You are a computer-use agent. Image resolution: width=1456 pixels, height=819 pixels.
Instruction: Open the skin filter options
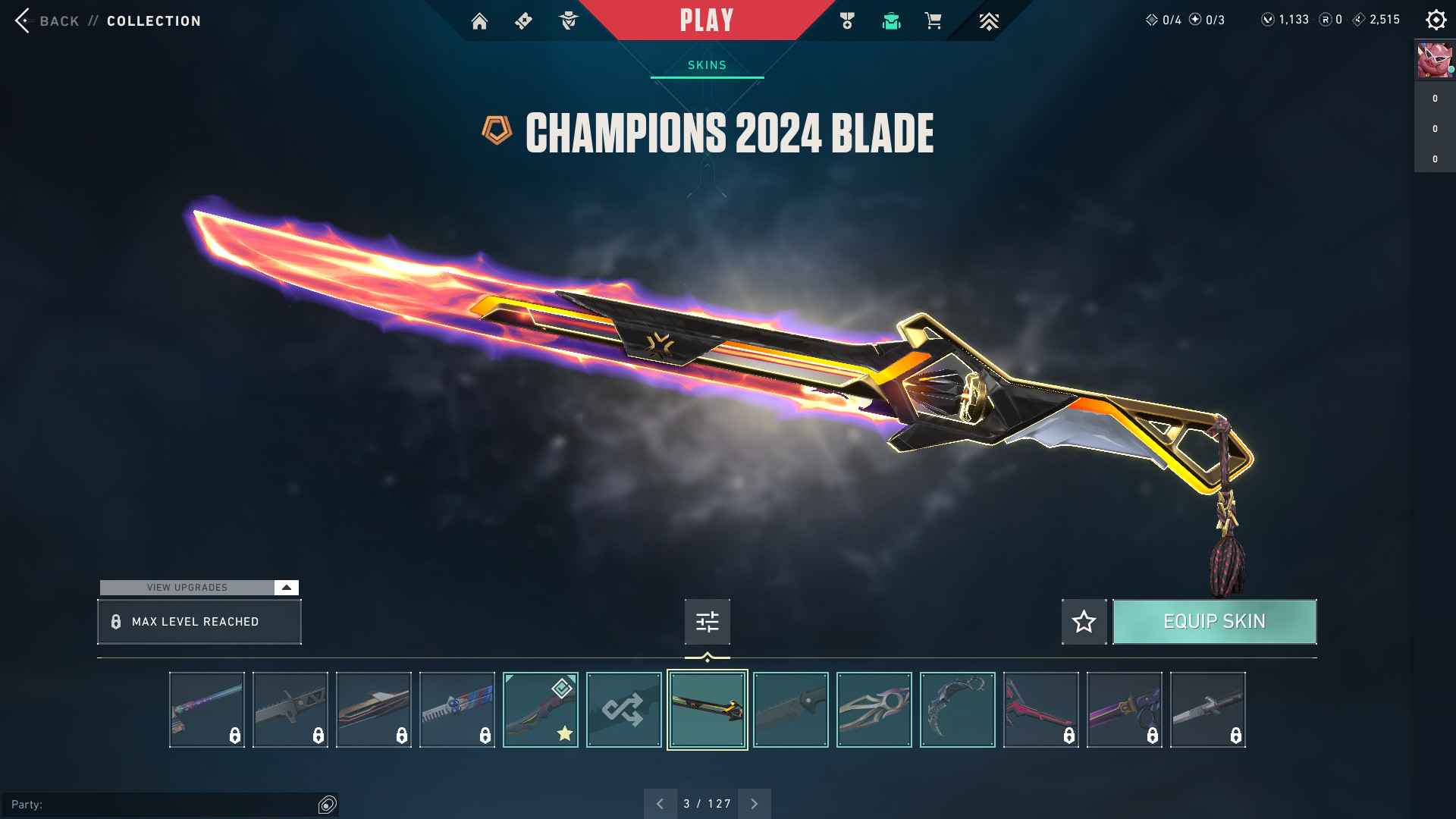tap(707, 622)
